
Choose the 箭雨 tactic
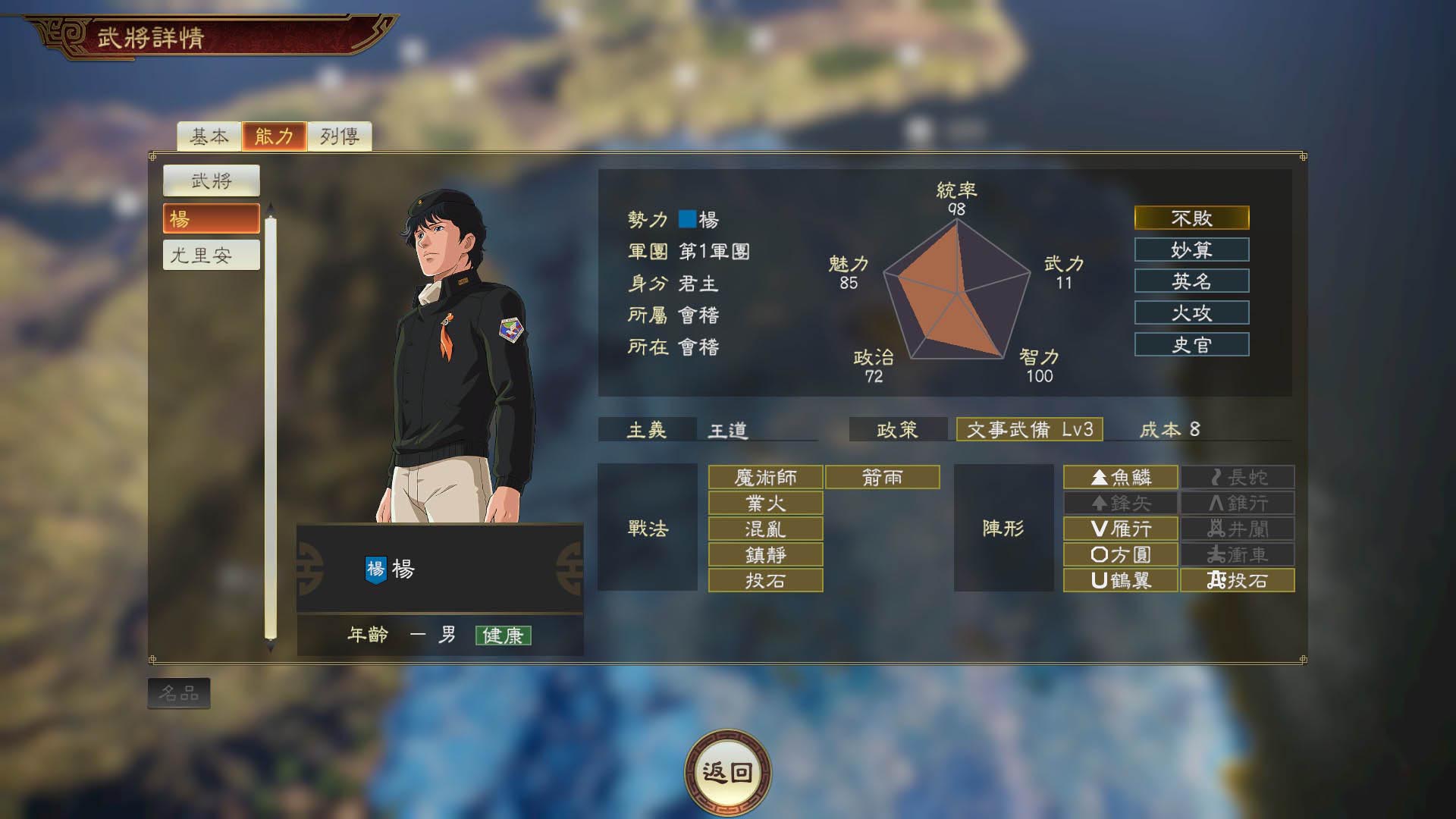pos(882,477)
